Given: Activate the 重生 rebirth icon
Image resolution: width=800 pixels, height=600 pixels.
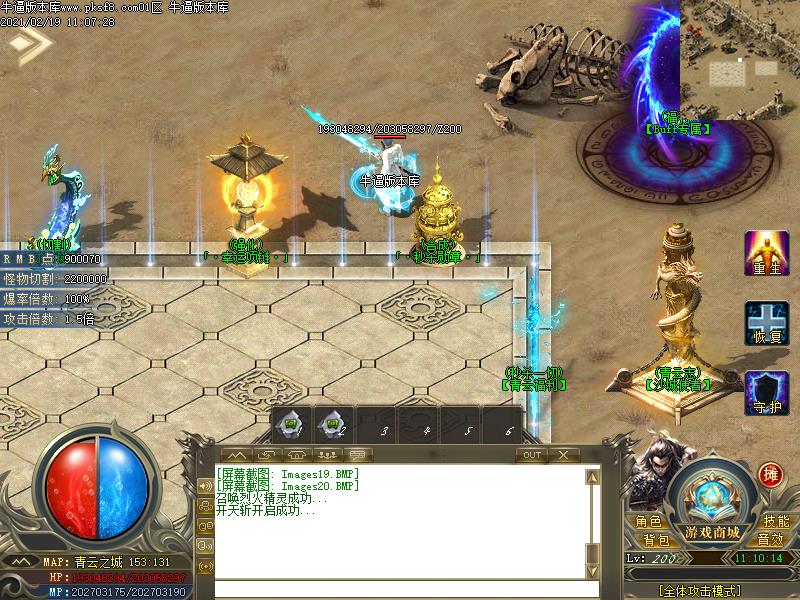Looking at the screenshot, I should (x=766, y=254).
